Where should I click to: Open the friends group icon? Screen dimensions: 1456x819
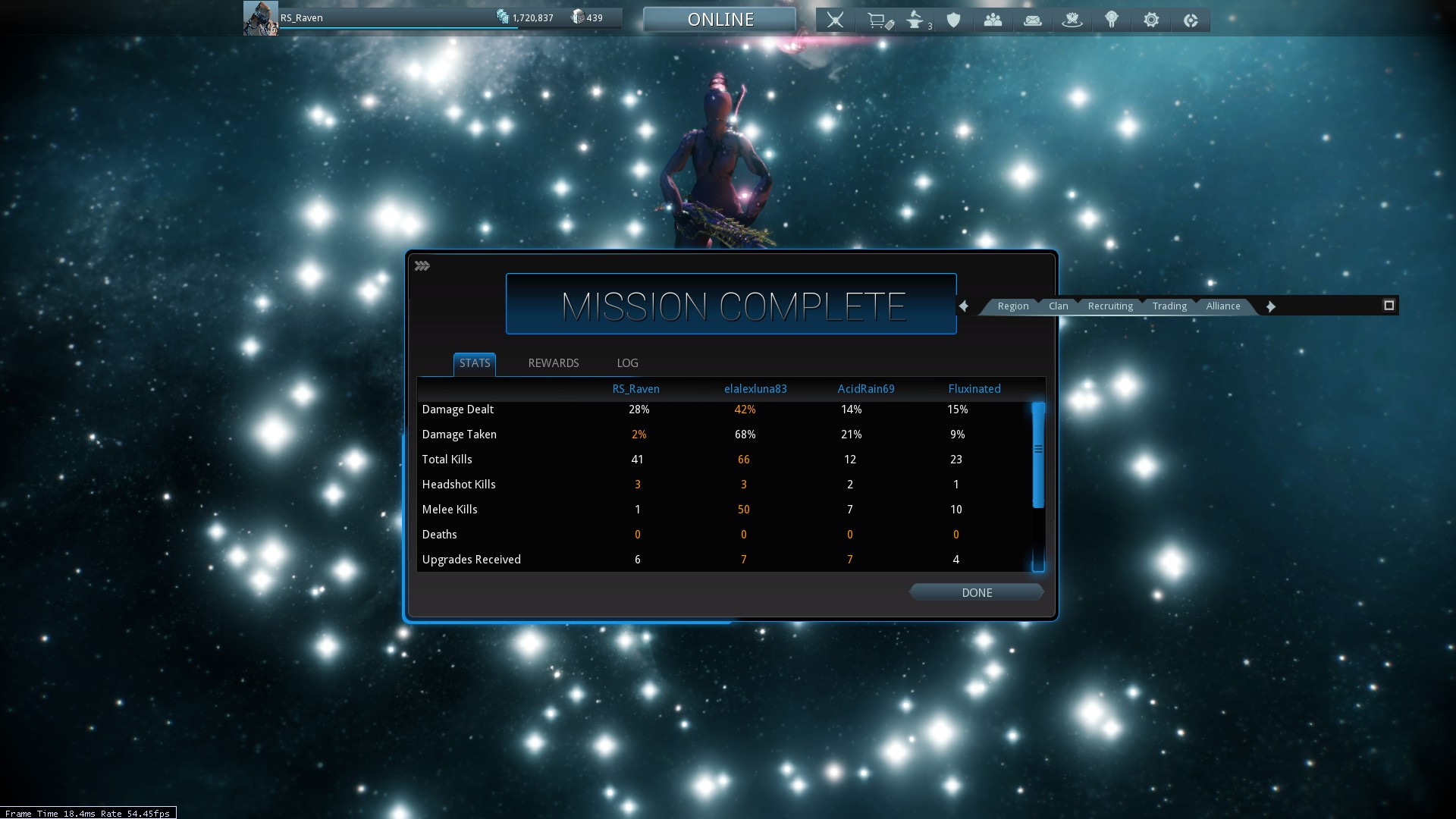tap(993, 20)
